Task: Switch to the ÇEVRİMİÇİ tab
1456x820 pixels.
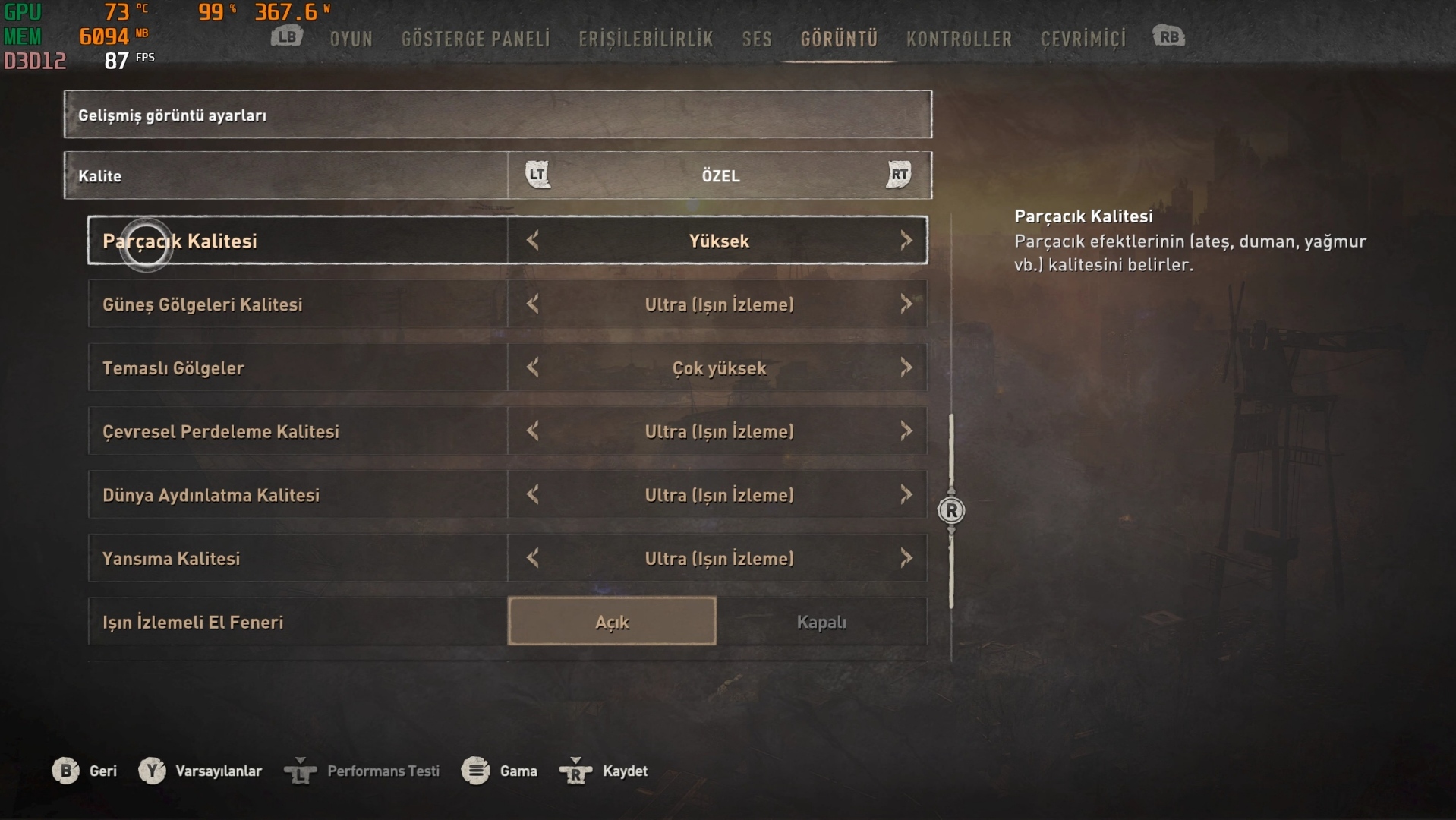Action: (1083, 39)
